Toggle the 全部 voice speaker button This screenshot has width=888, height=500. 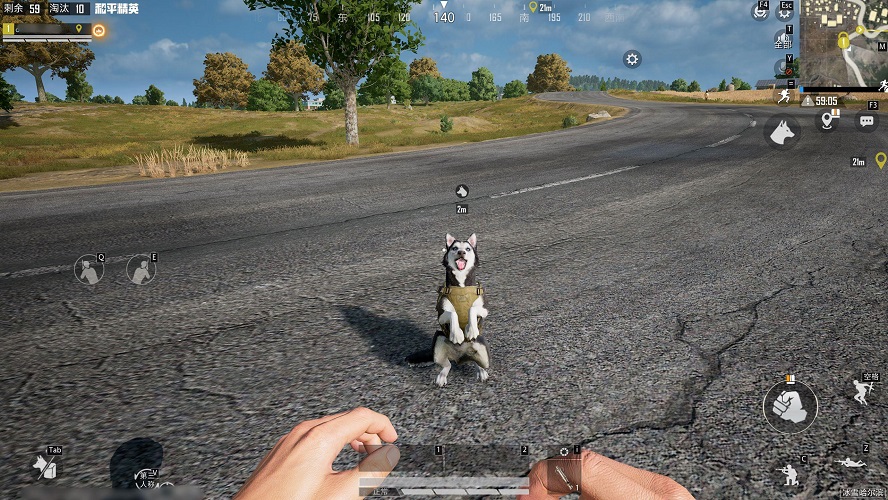(x=784, y=42)
